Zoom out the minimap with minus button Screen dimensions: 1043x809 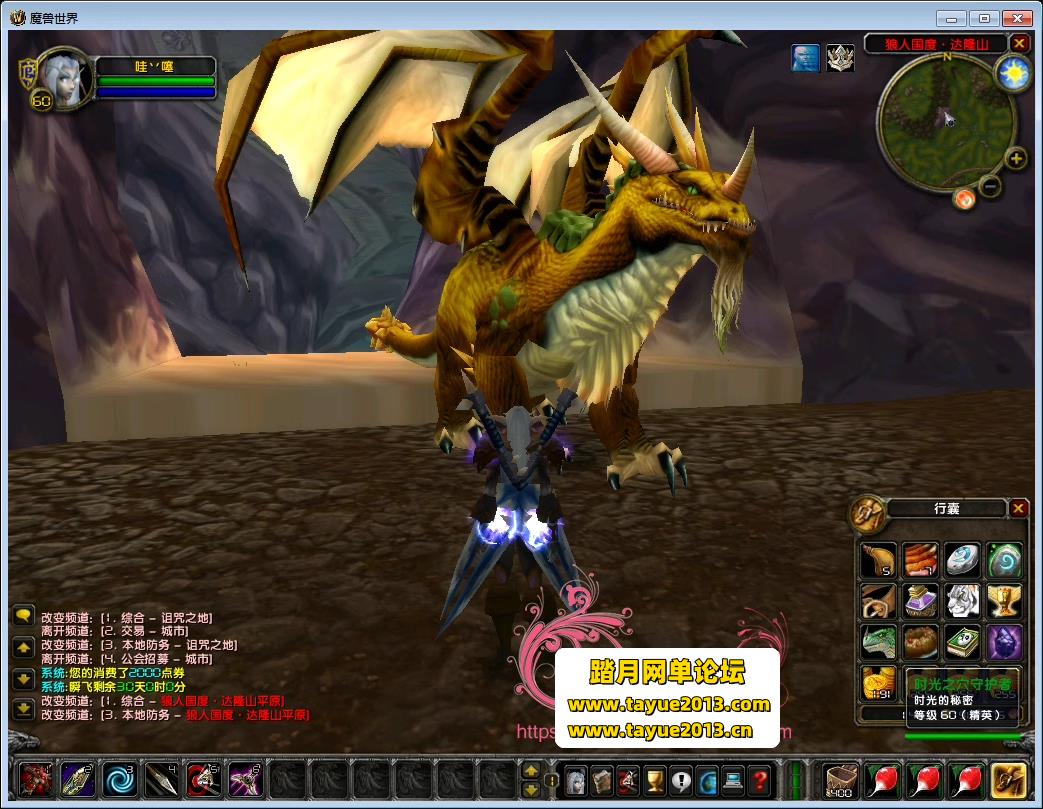990,185
